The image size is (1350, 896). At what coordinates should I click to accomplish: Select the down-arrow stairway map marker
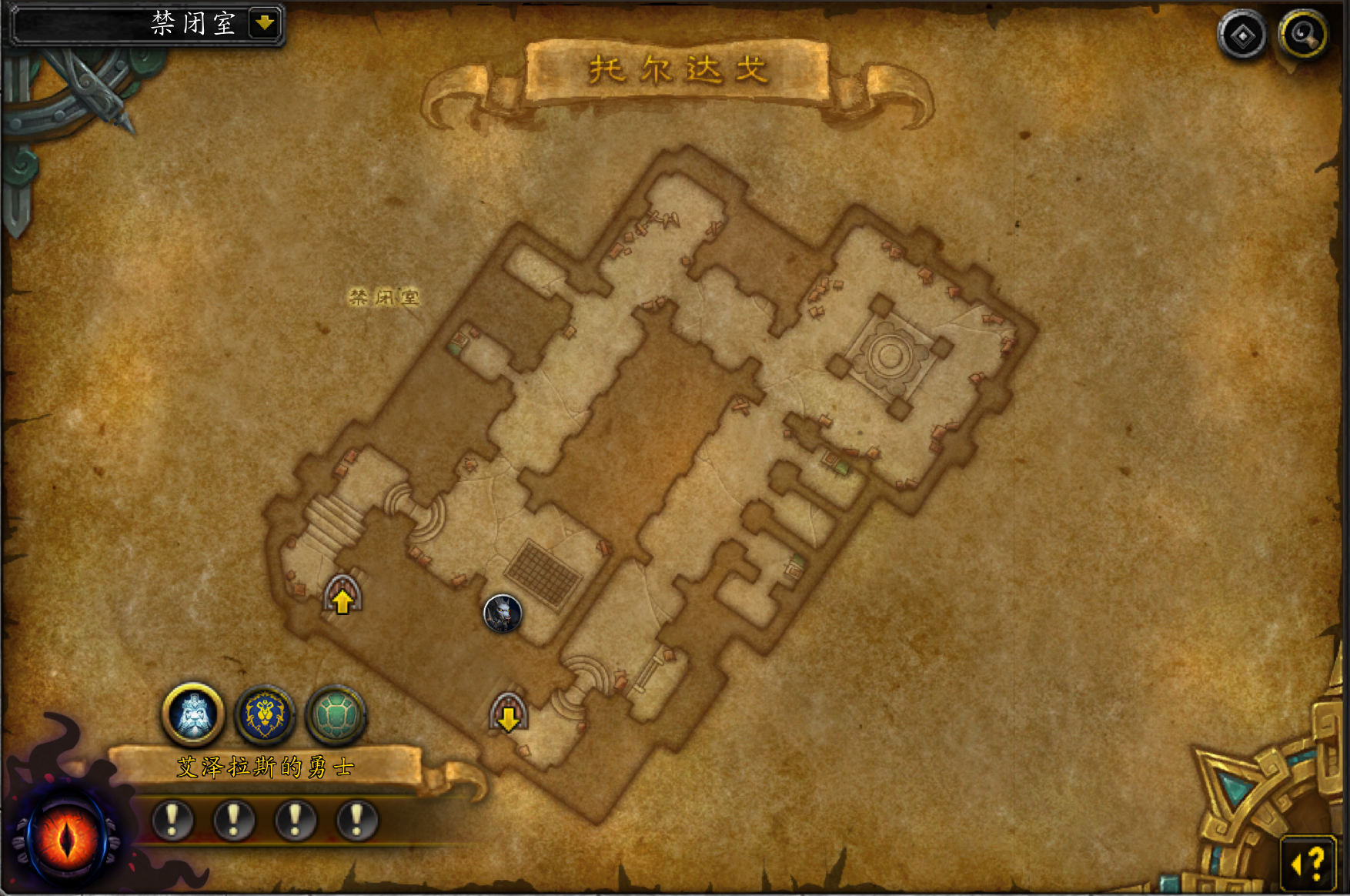(508, 714)
